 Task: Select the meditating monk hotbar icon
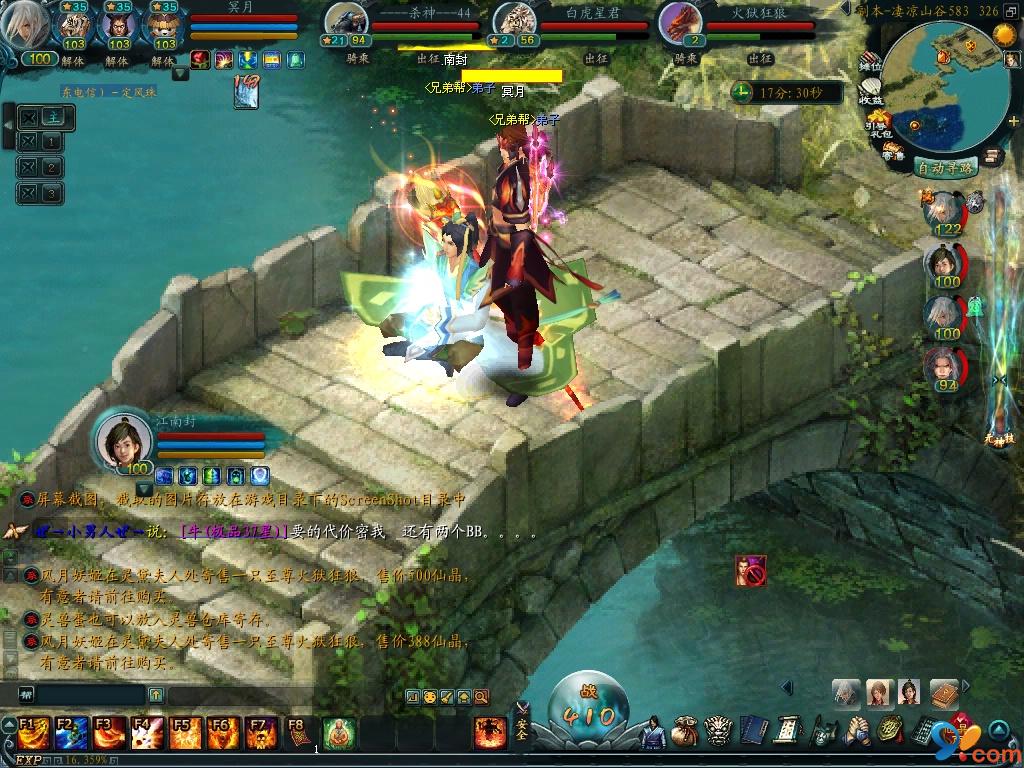(340, 733)
